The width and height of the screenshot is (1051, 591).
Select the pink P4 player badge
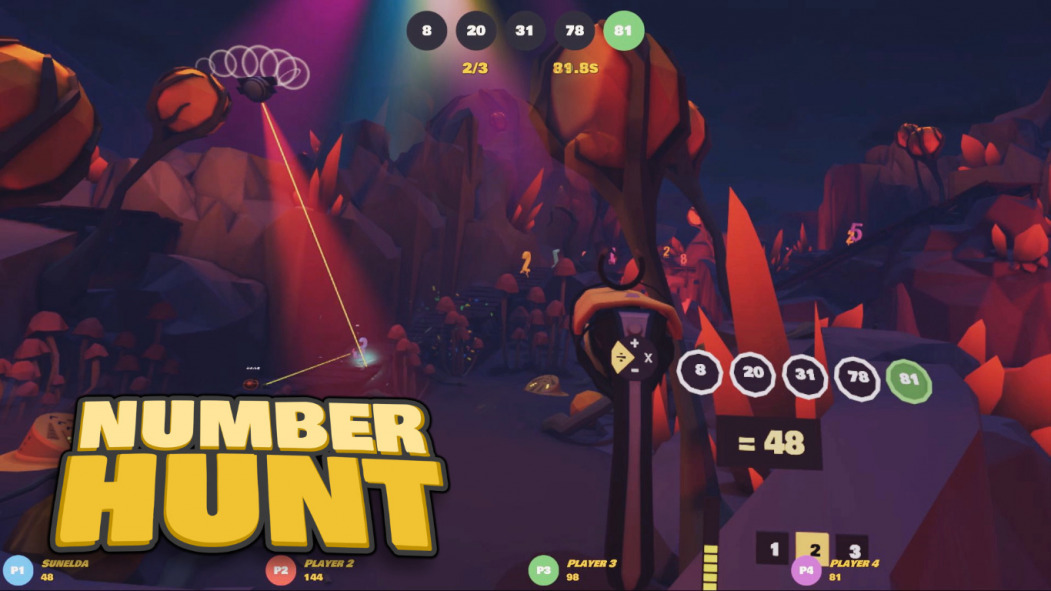[x=805, y=571]
